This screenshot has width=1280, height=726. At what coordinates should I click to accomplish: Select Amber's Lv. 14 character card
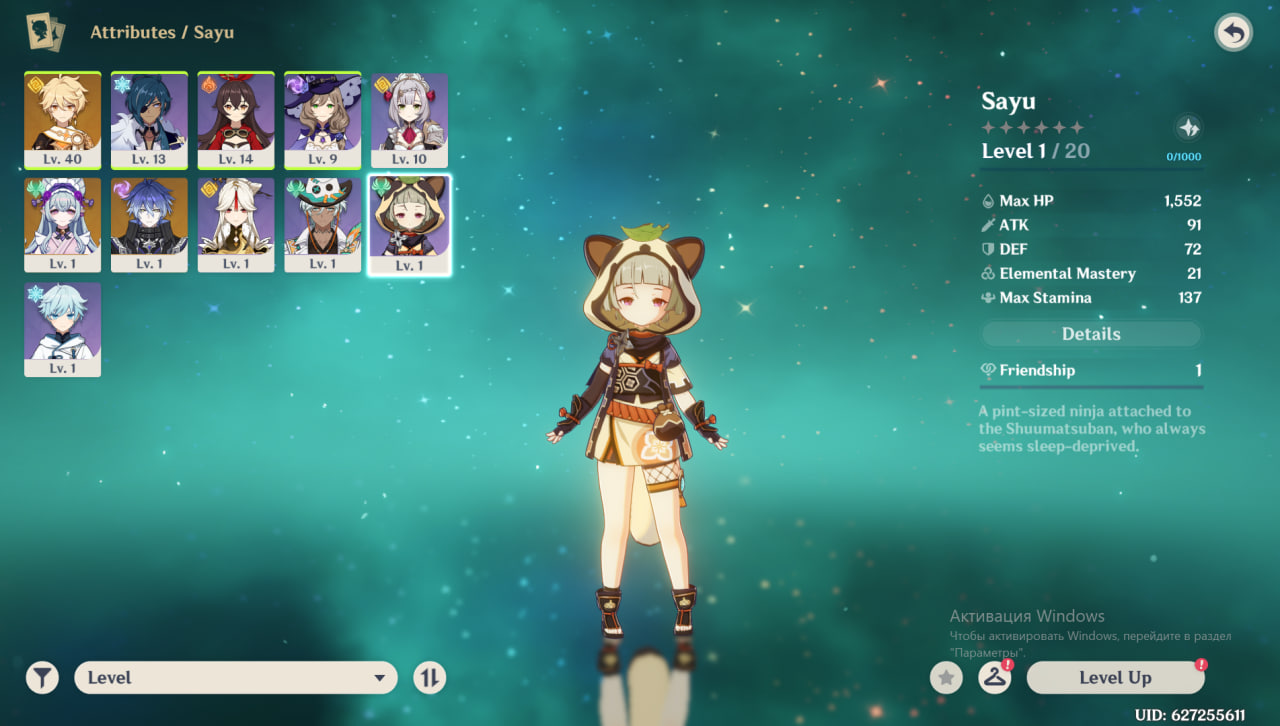pyautogui.click(x=236, y=120)
